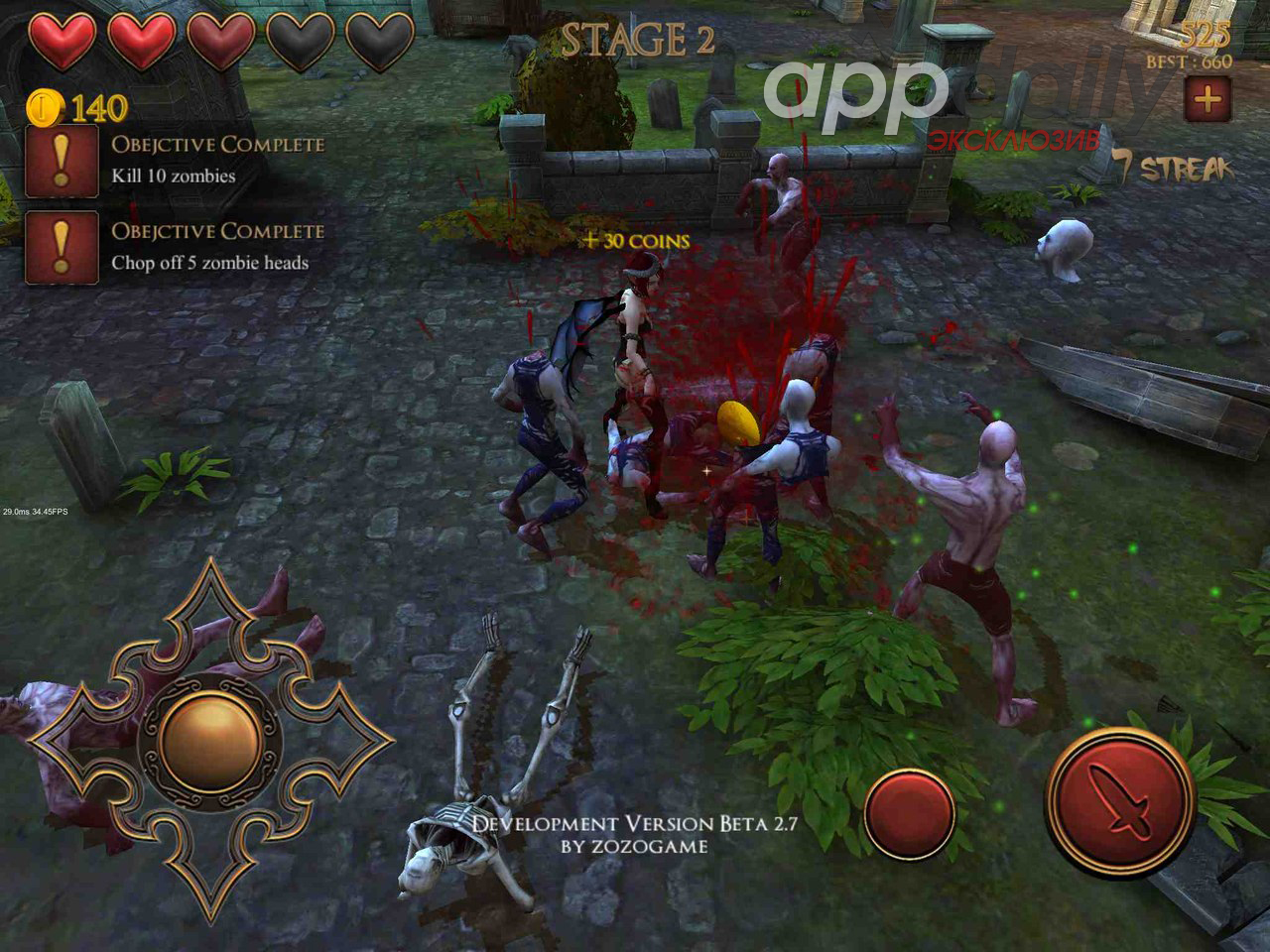Image resolution: width=1270 pixels, height=952 pixels.
Task: Click the bronze virtual joystick knob
Action: click(210, 736)
